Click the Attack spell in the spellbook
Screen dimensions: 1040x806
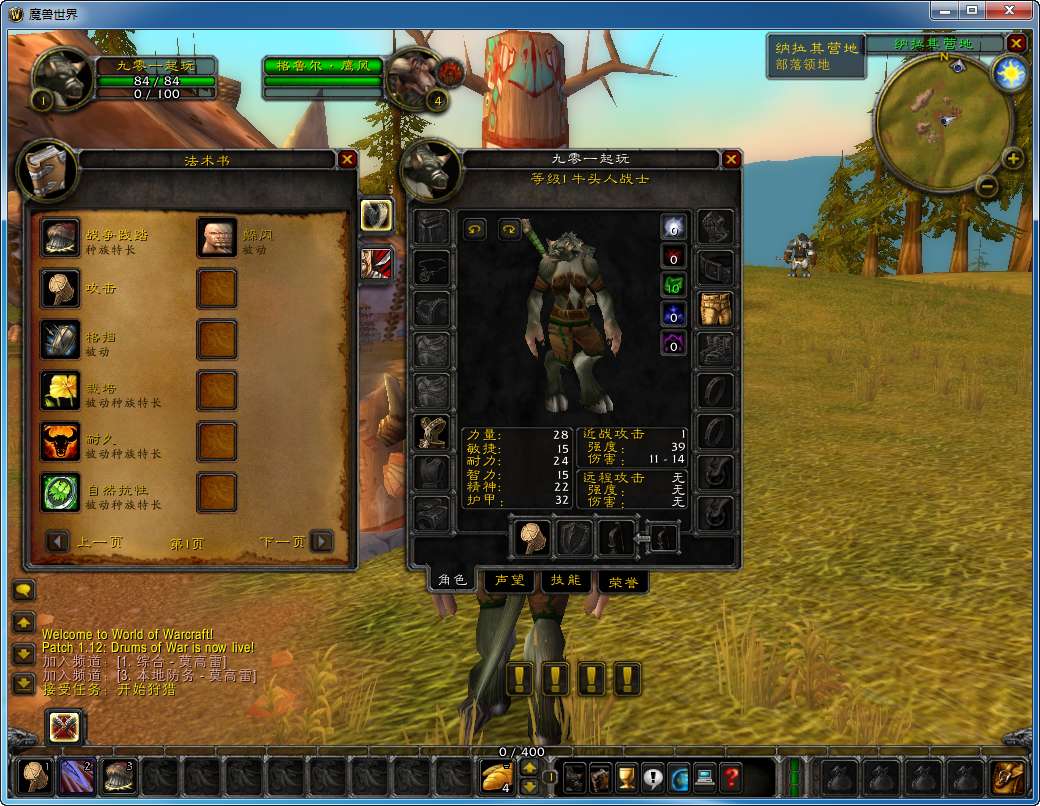61,288
